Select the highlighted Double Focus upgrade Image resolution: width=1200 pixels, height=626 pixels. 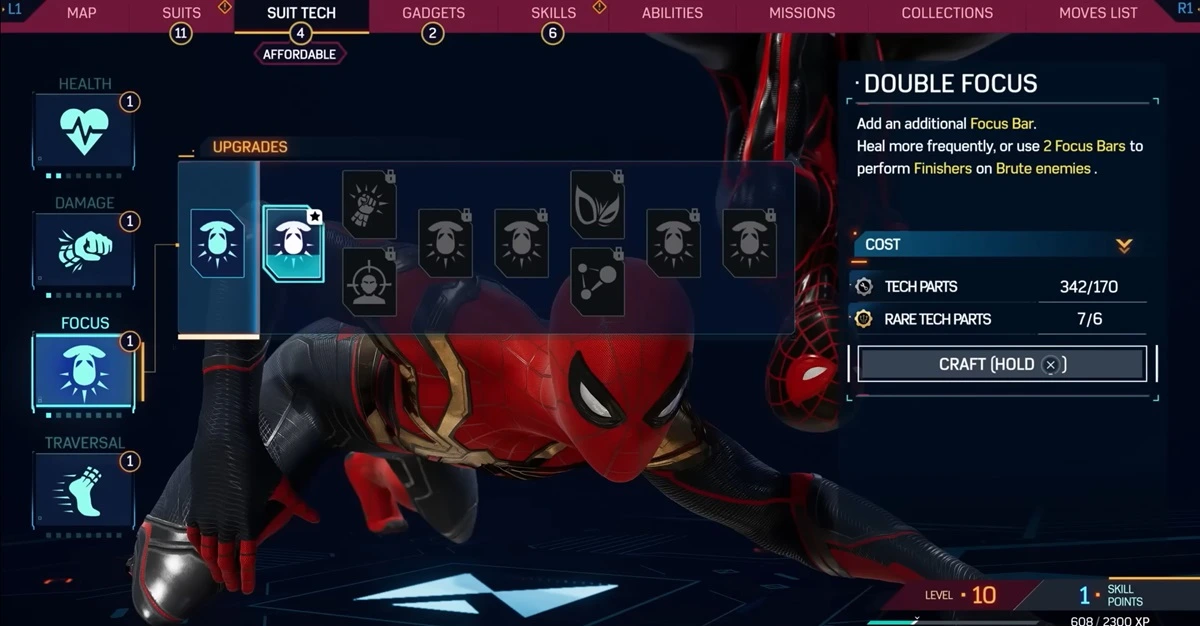click(293, 243)
